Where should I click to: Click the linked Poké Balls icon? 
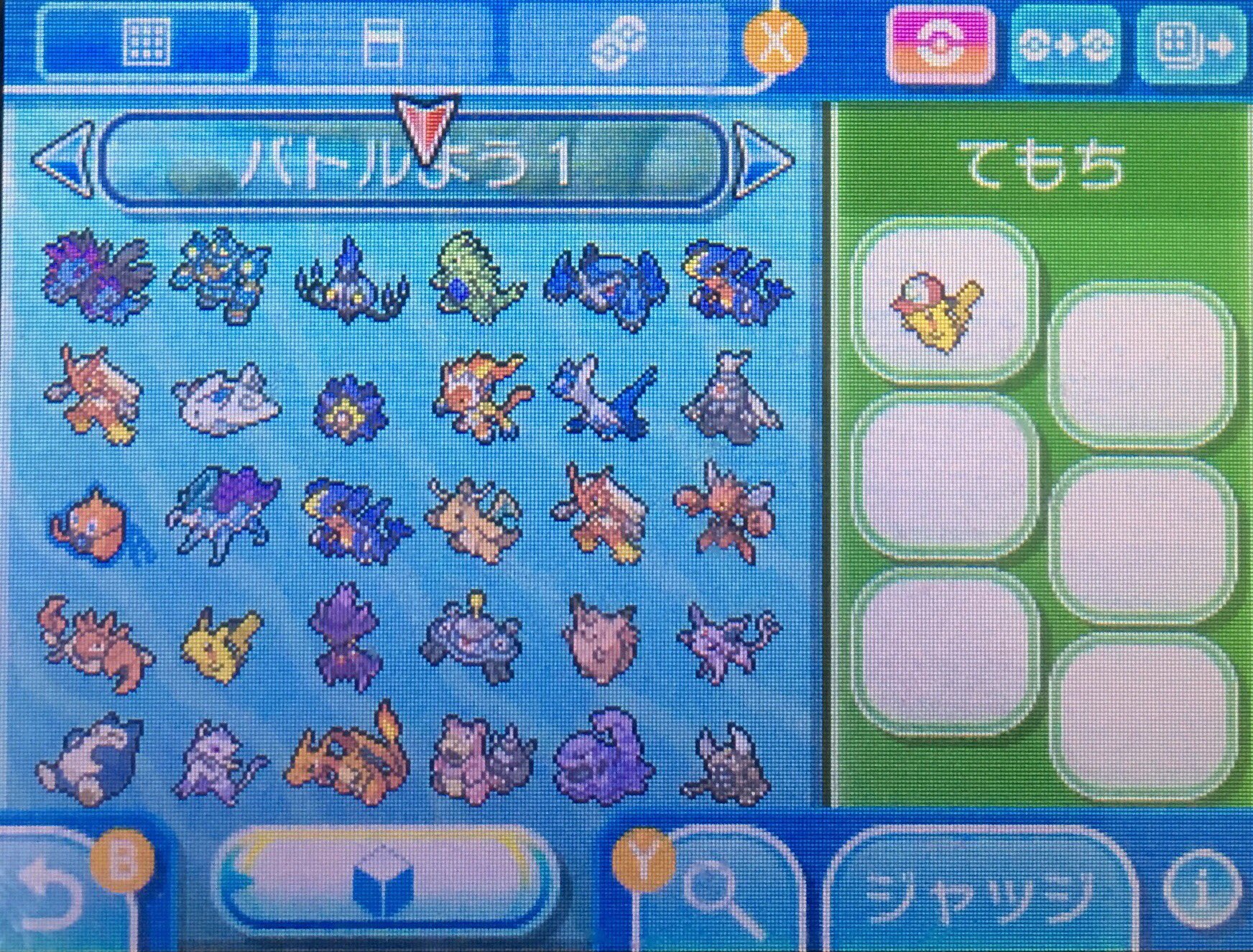618,43
